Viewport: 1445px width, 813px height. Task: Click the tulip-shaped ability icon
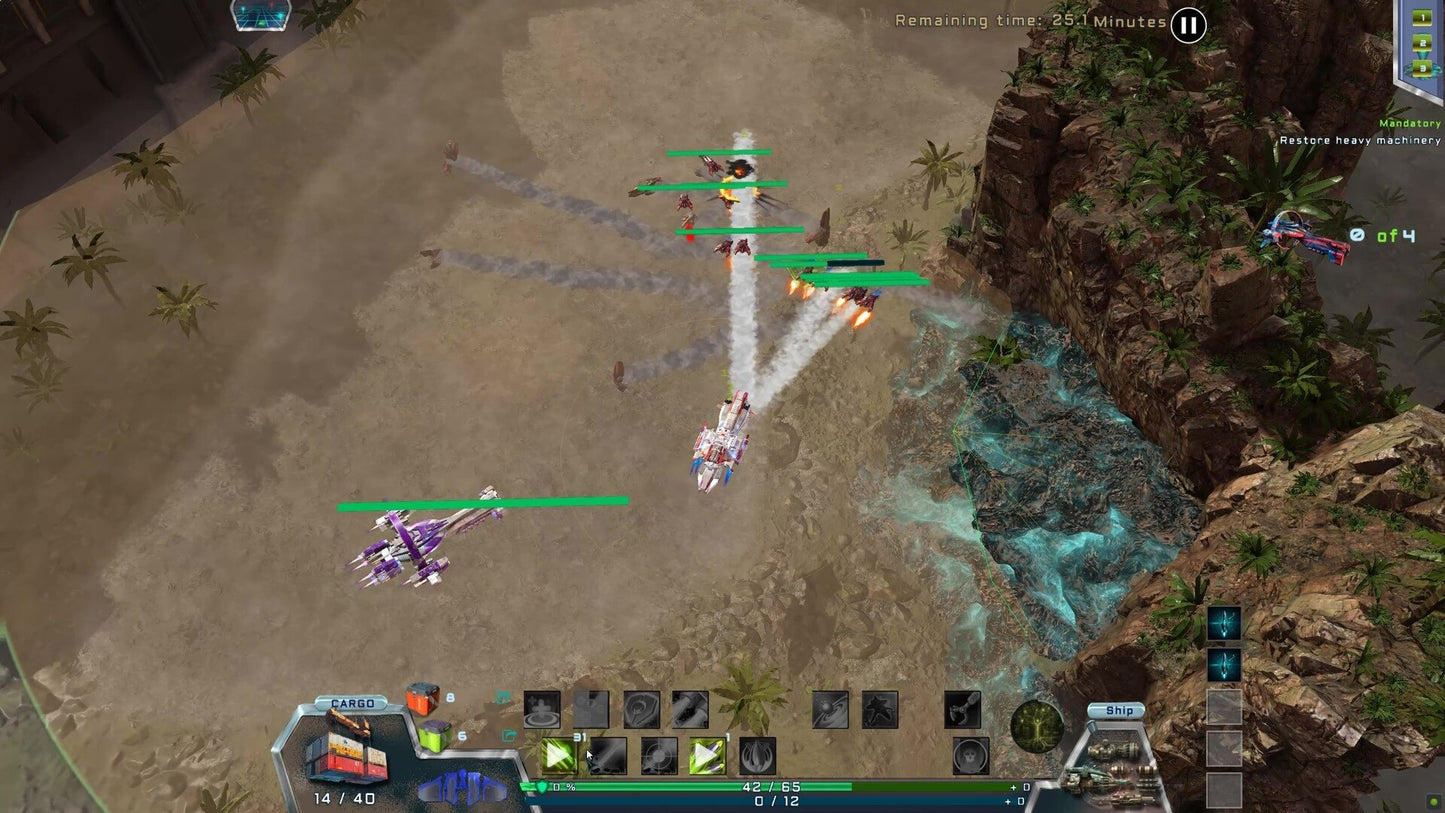coord(757,756)
